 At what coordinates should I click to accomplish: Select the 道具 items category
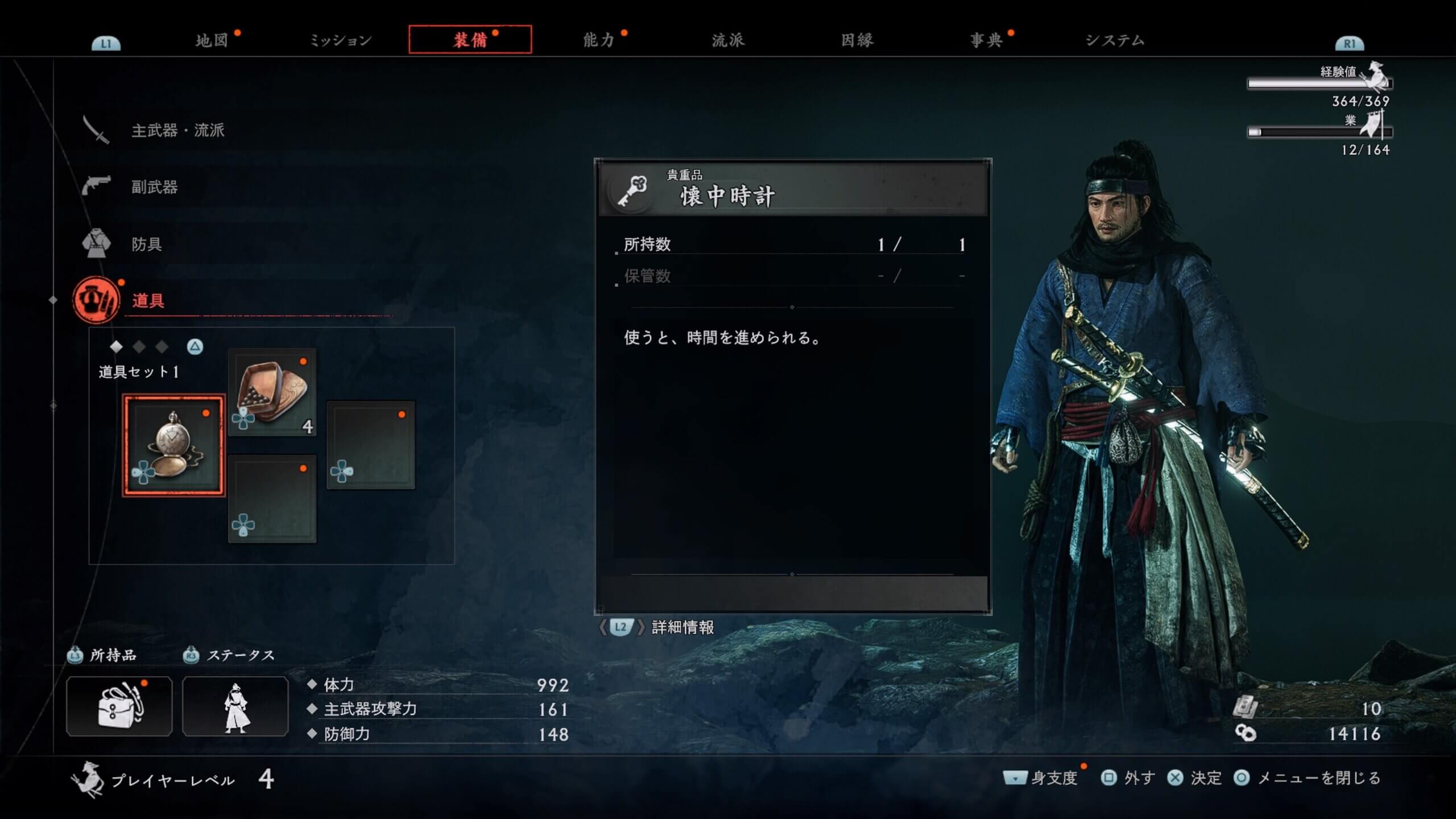148,300
